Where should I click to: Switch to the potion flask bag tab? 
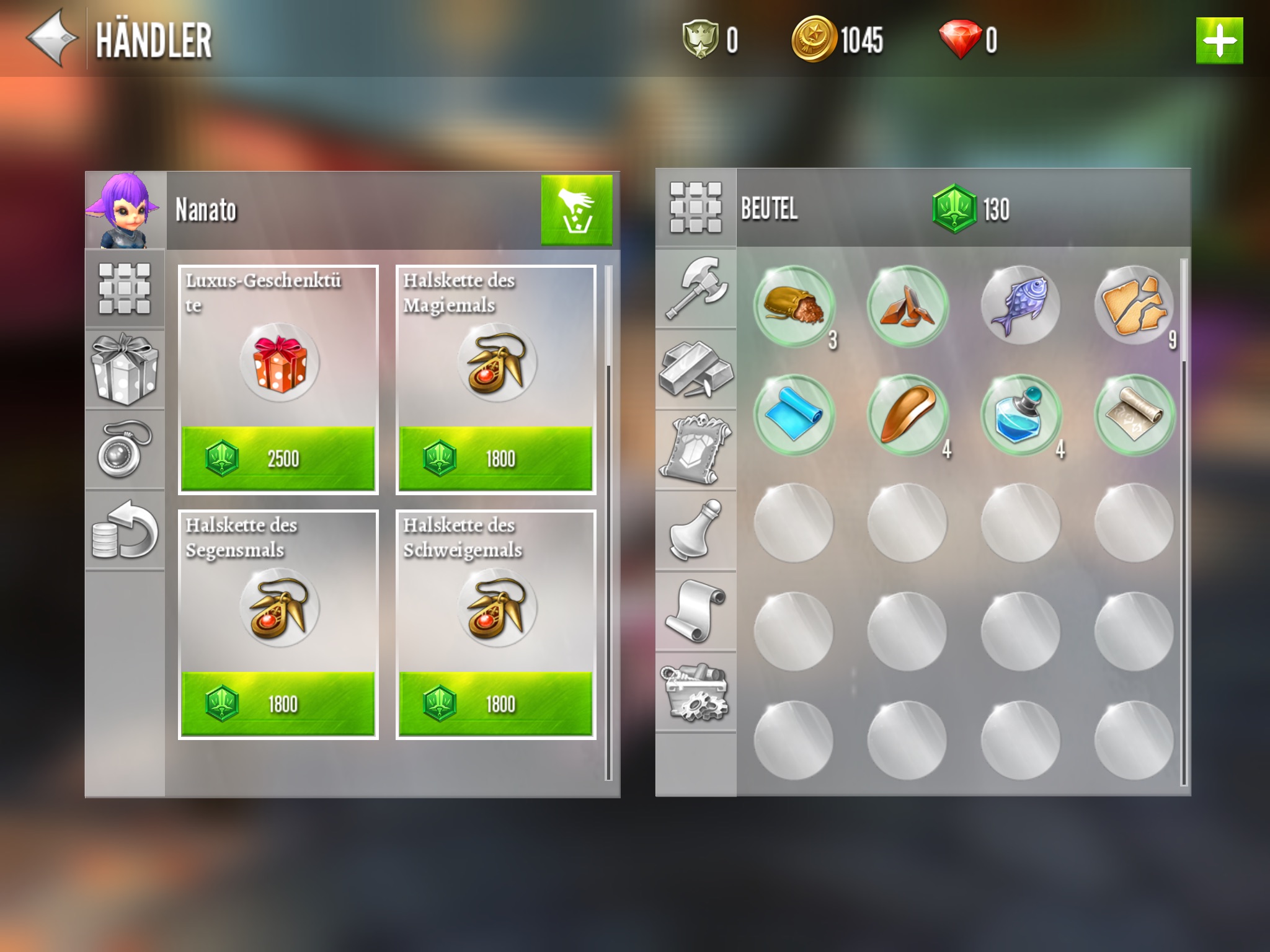tap(696, 531)
